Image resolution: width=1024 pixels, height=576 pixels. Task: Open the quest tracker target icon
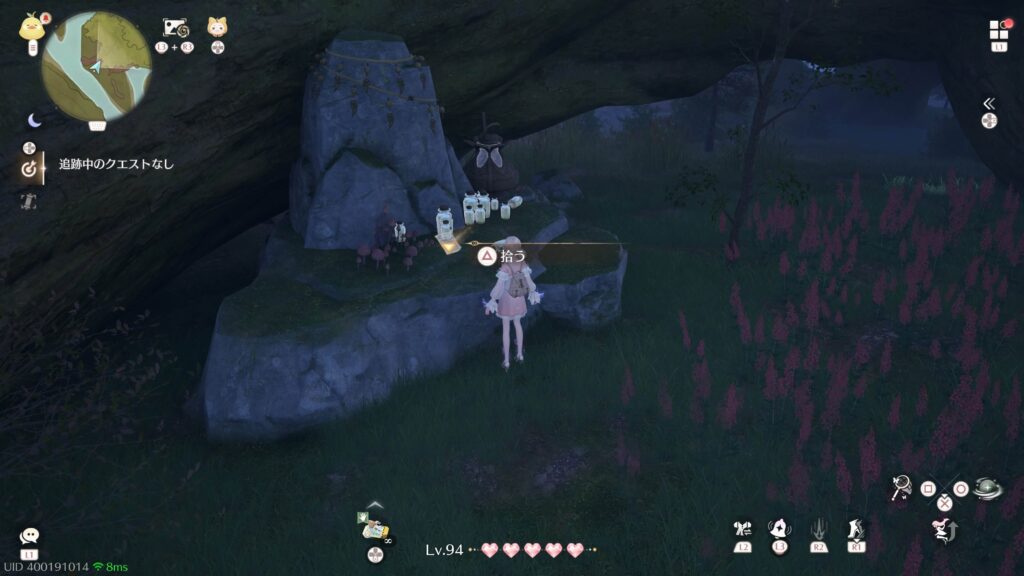[x=30, y=169]
